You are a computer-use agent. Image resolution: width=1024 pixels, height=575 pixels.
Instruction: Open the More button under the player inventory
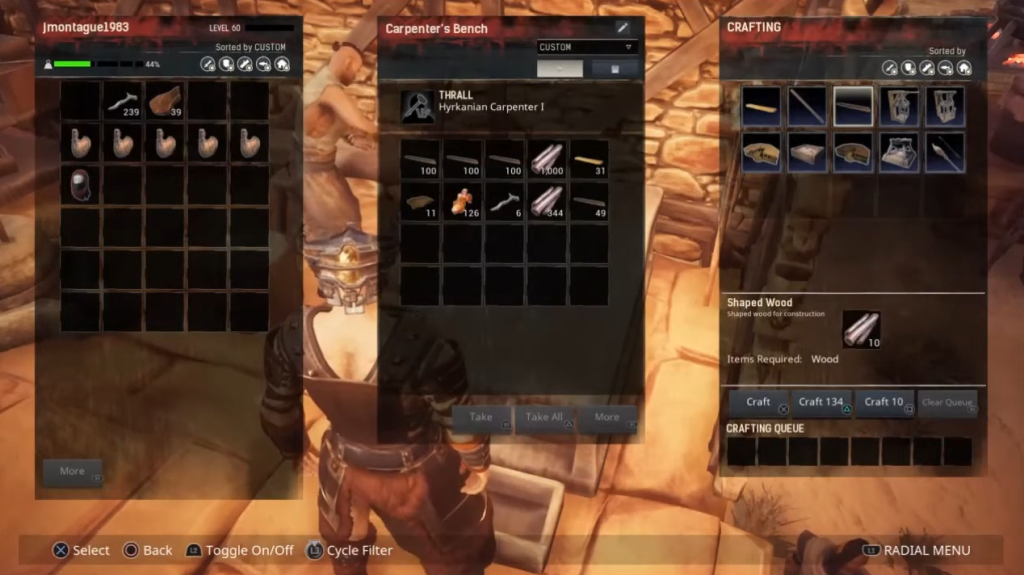(73, 471)
